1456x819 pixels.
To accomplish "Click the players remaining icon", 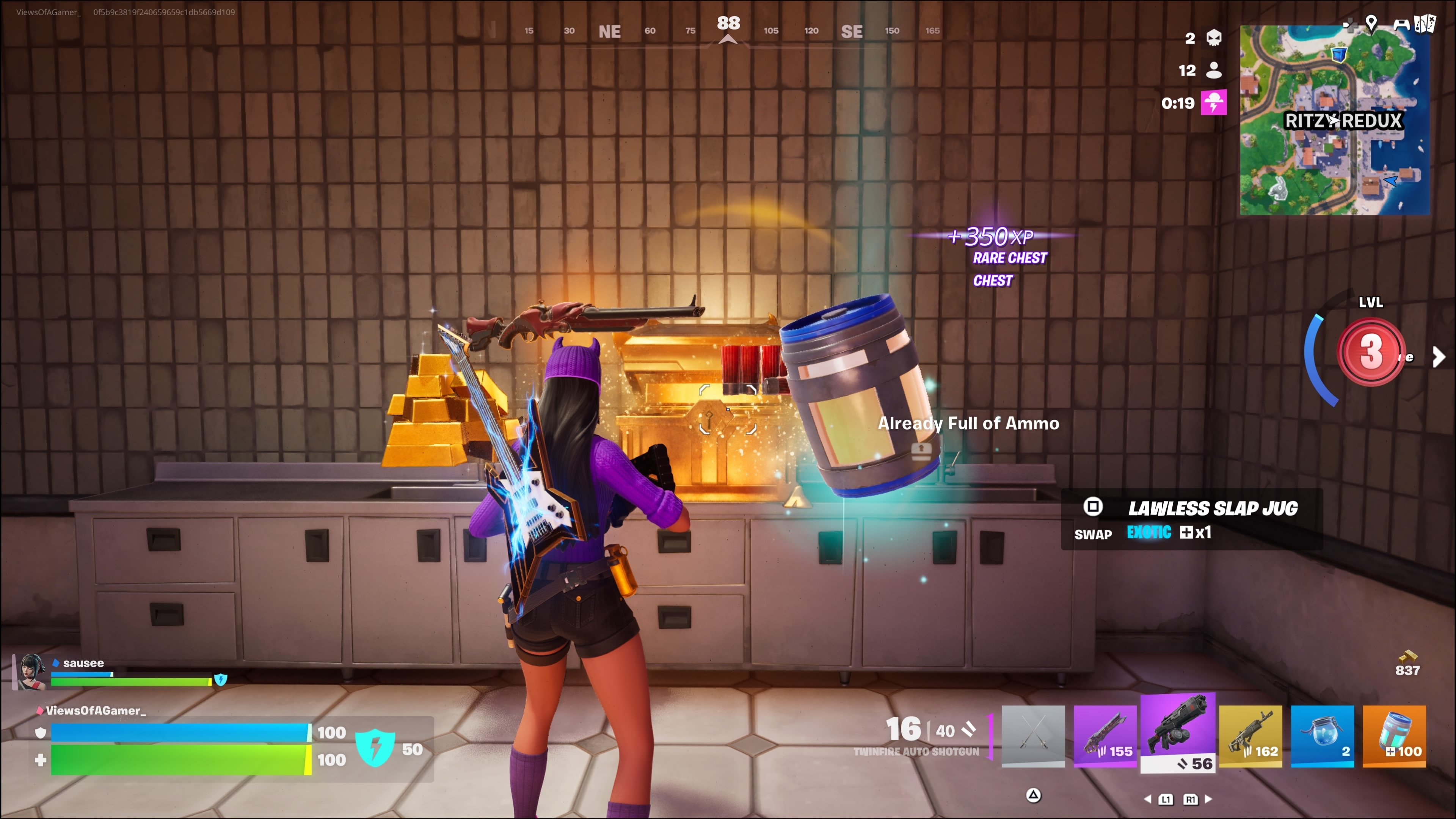I will pos(1213,70).
